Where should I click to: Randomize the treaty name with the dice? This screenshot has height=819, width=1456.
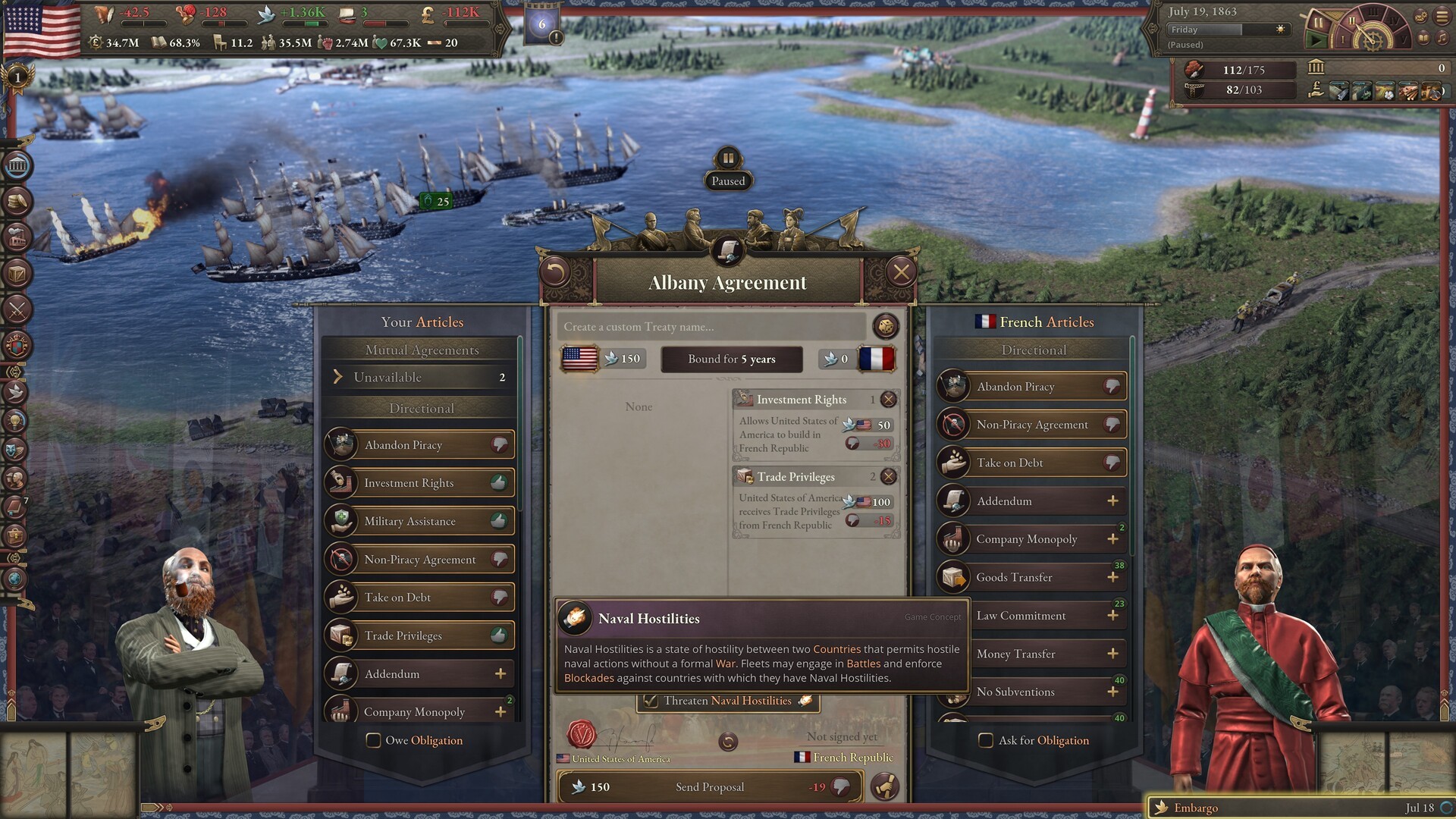885,327
